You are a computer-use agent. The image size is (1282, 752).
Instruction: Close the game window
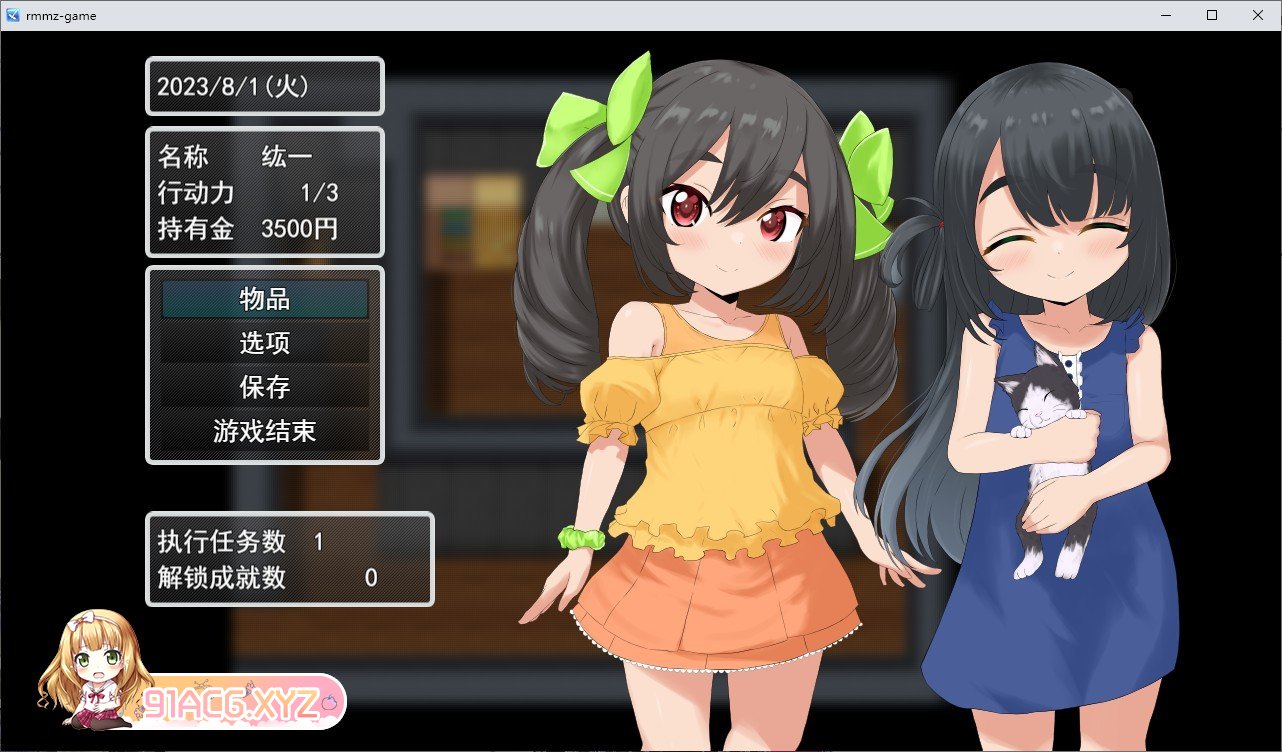coord(1258,15)
